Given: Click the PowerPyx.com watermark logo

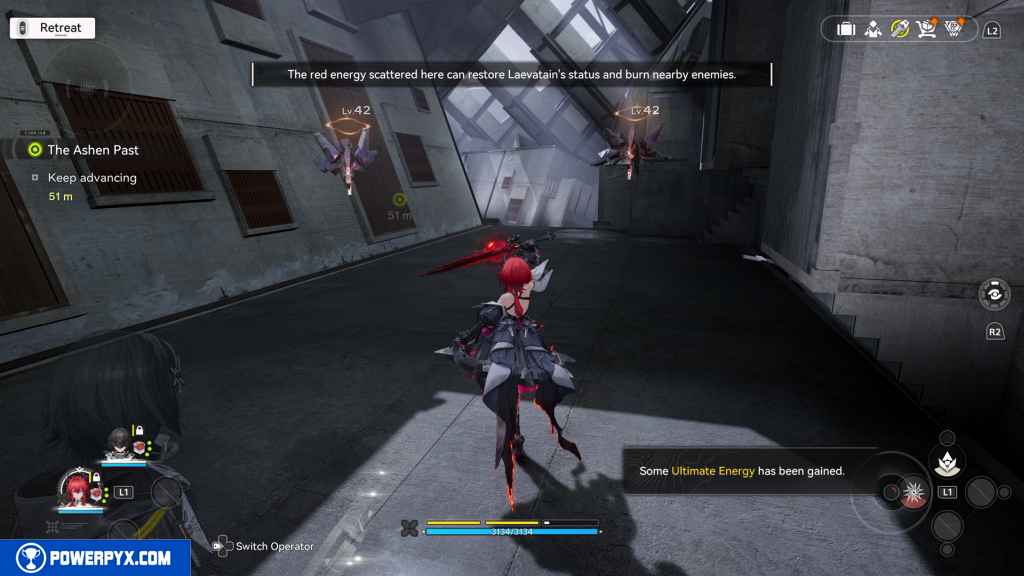Looking at the screenshot, I should coord(95,557).
